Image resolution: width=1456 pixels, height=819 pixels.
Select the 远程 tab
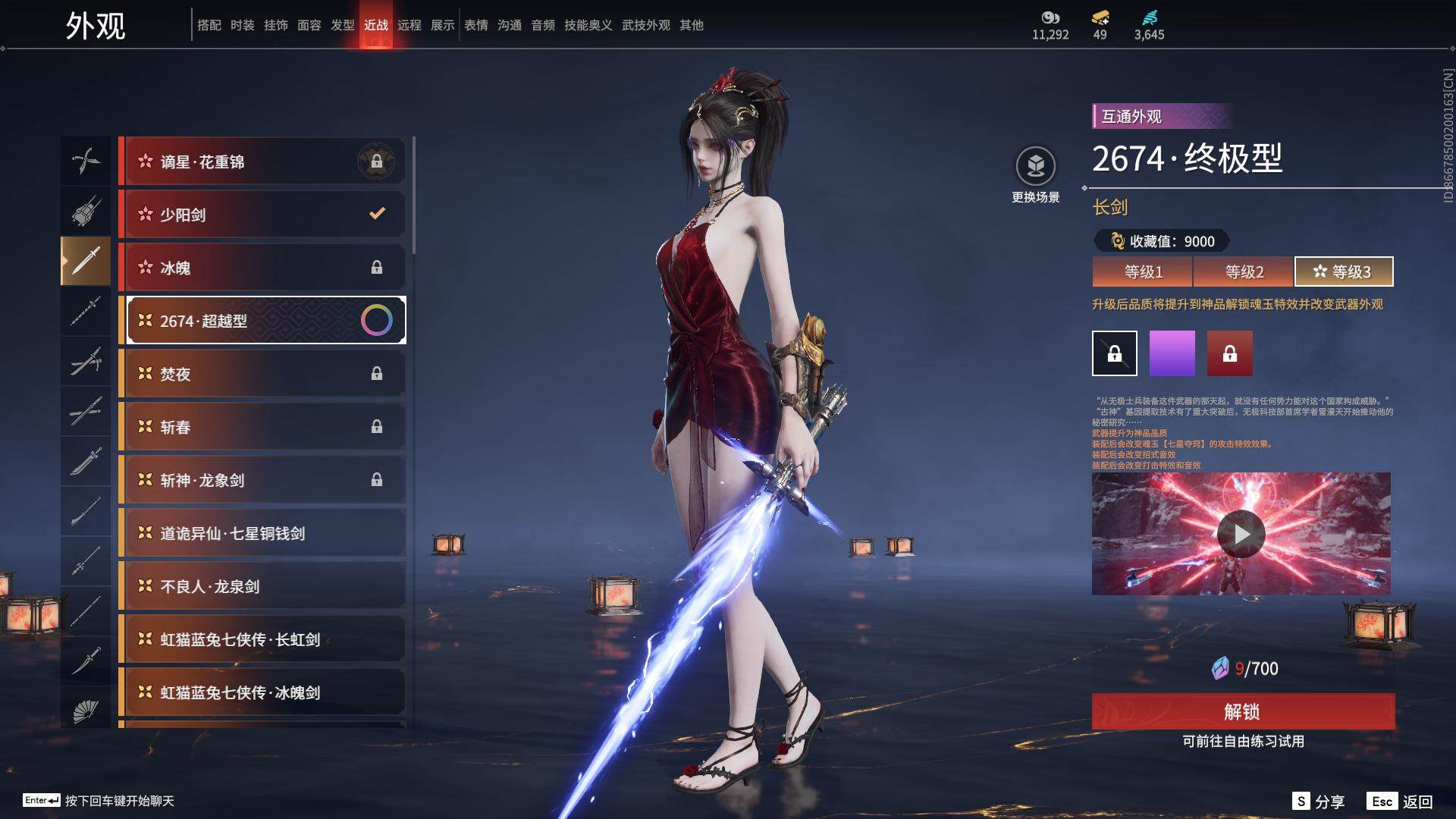click(x=409, y=25)
